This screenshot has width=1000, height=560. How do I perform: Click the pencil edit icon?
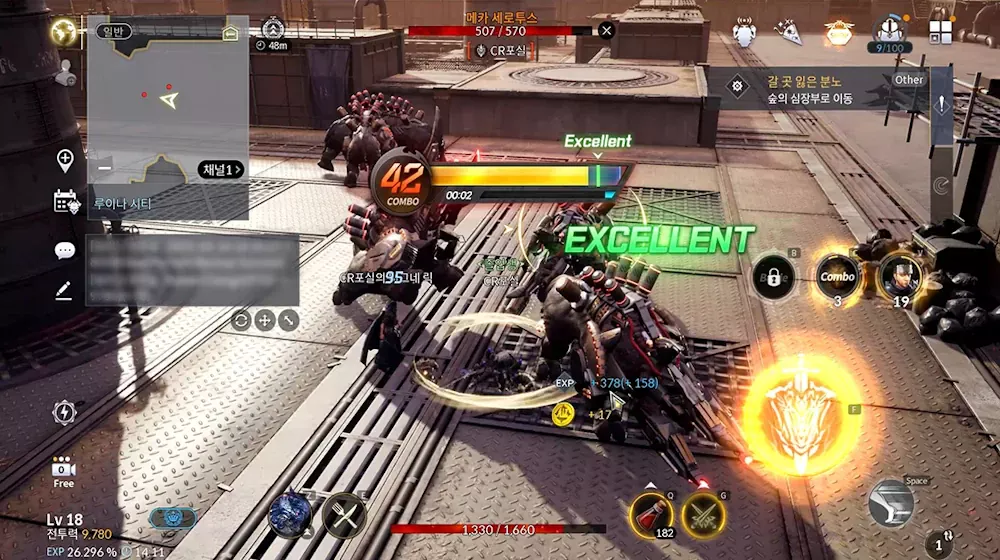[x=64, y=290]
